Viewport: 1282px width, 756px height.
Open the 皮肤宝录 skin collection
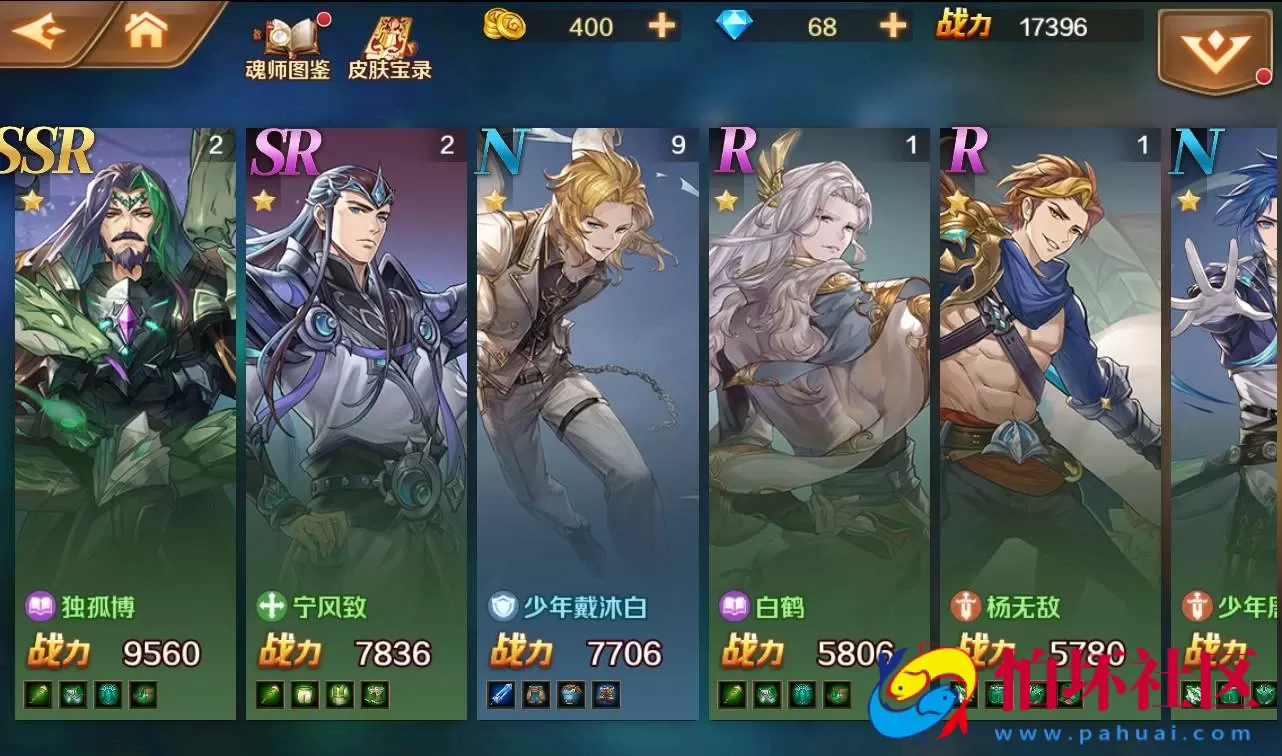pos(389,47)
